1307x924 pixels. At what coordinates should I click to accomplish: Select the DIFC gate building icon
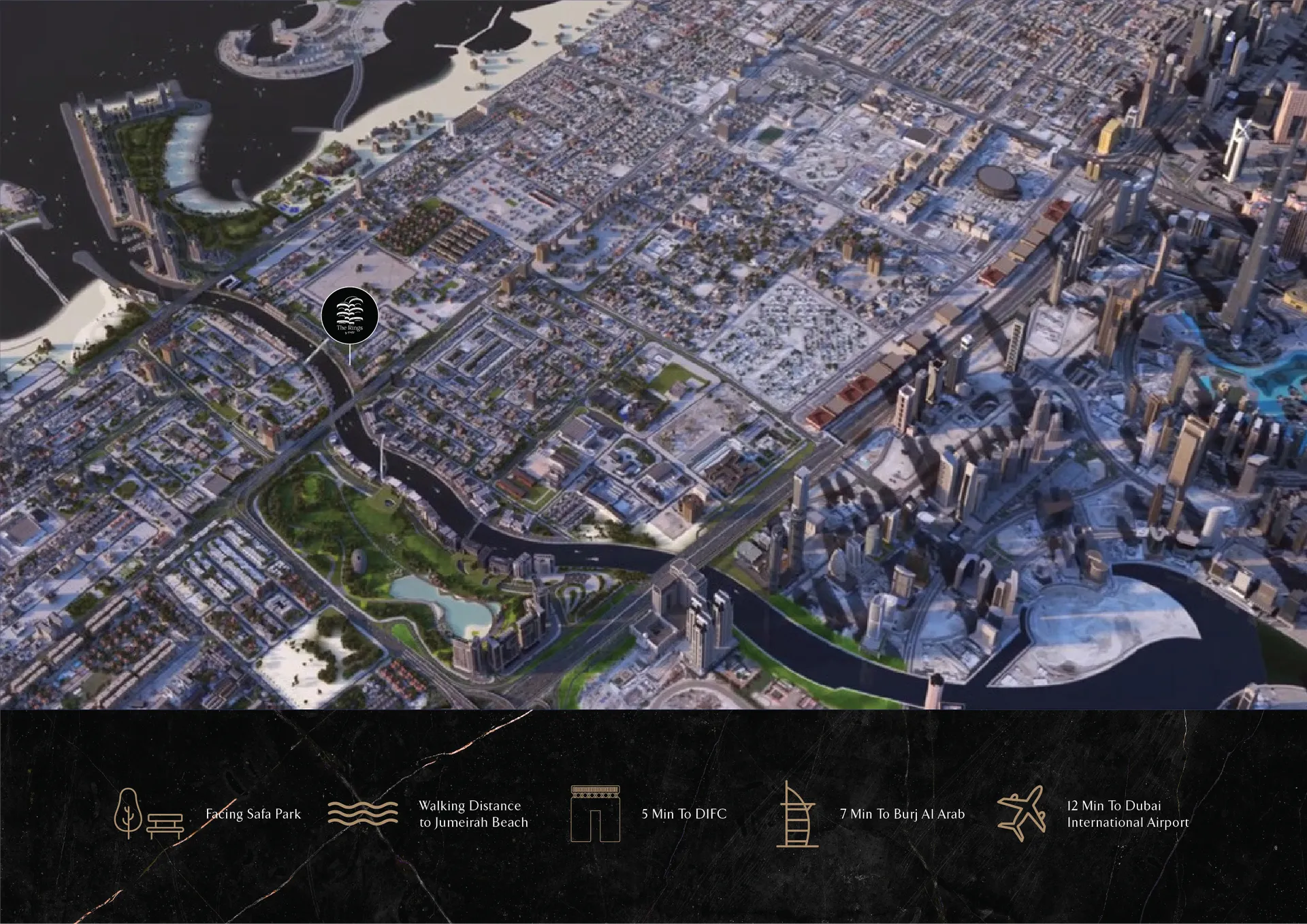click(595, 814)
